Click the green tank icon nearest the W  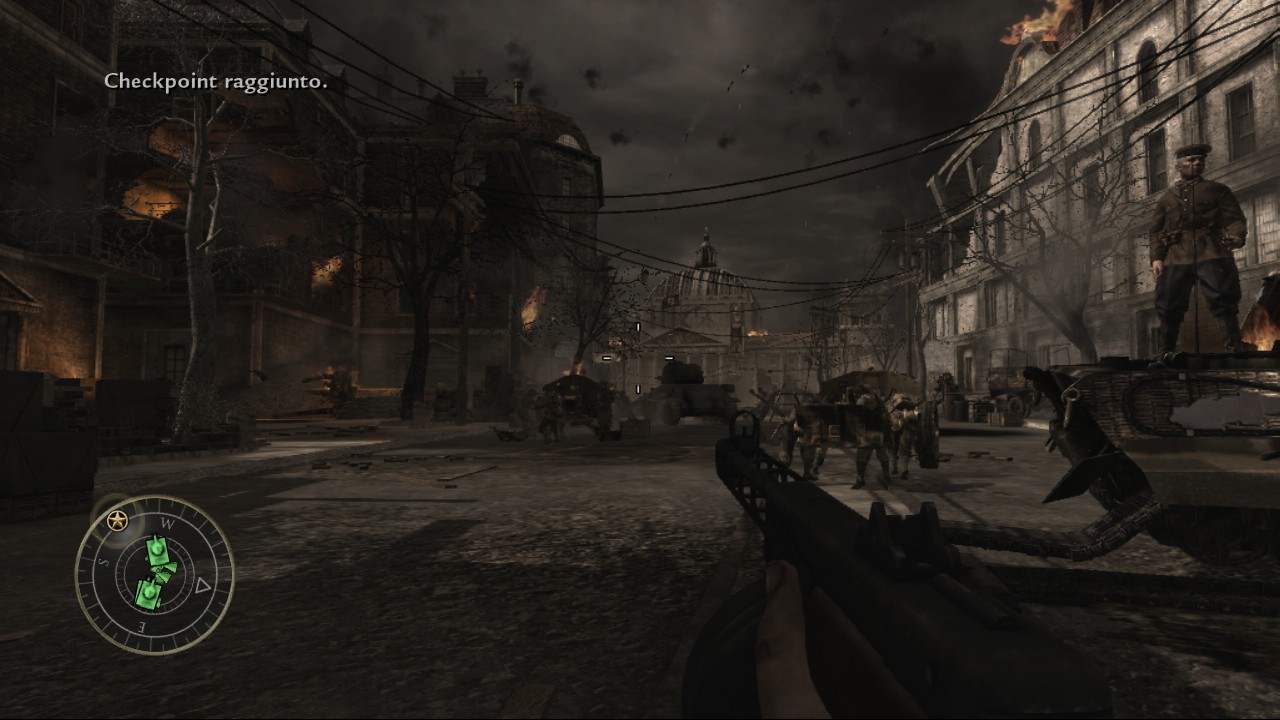(158, 550)
